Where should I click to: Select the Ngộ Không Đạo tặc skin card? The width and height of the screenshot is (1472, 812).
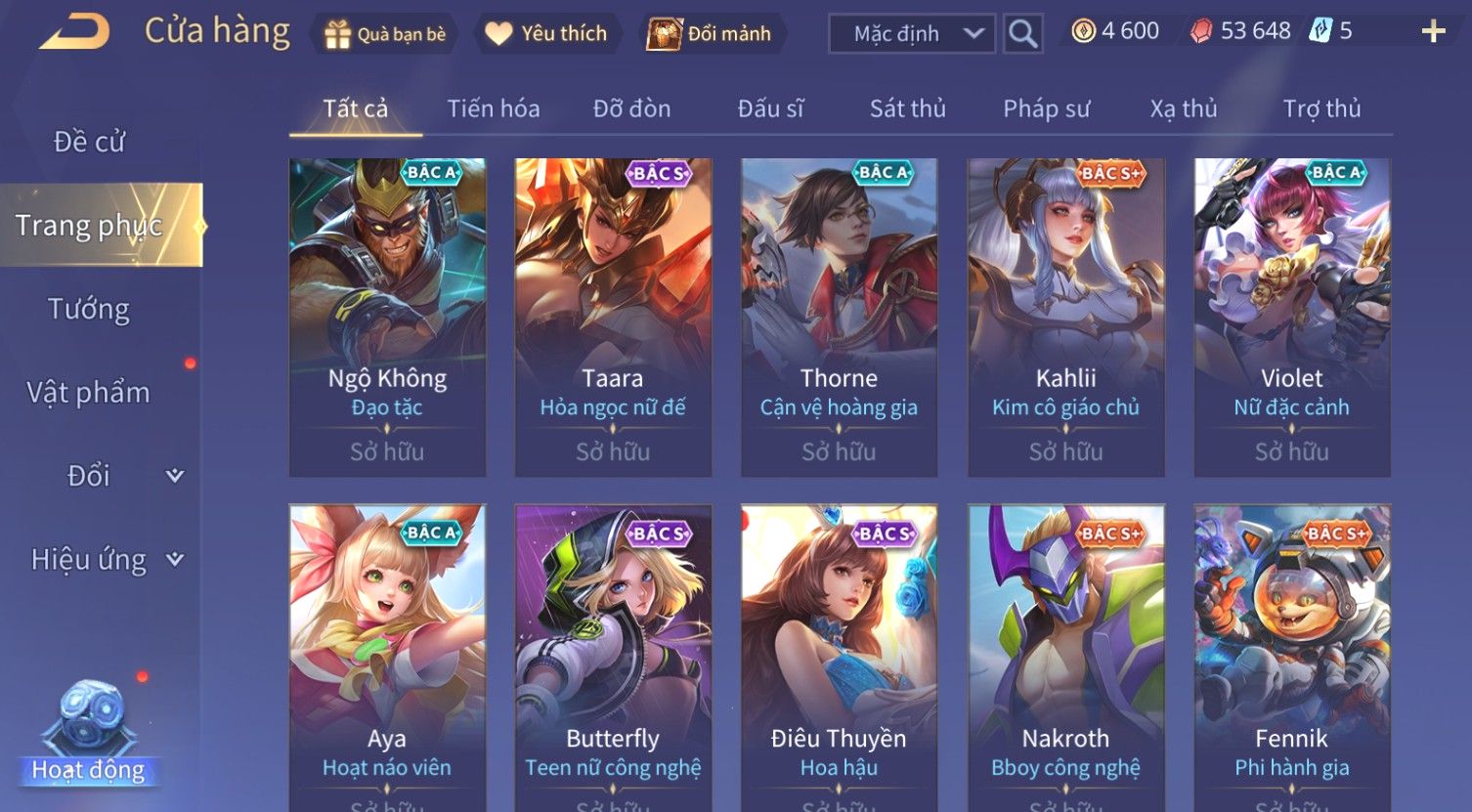pos(387,317)
